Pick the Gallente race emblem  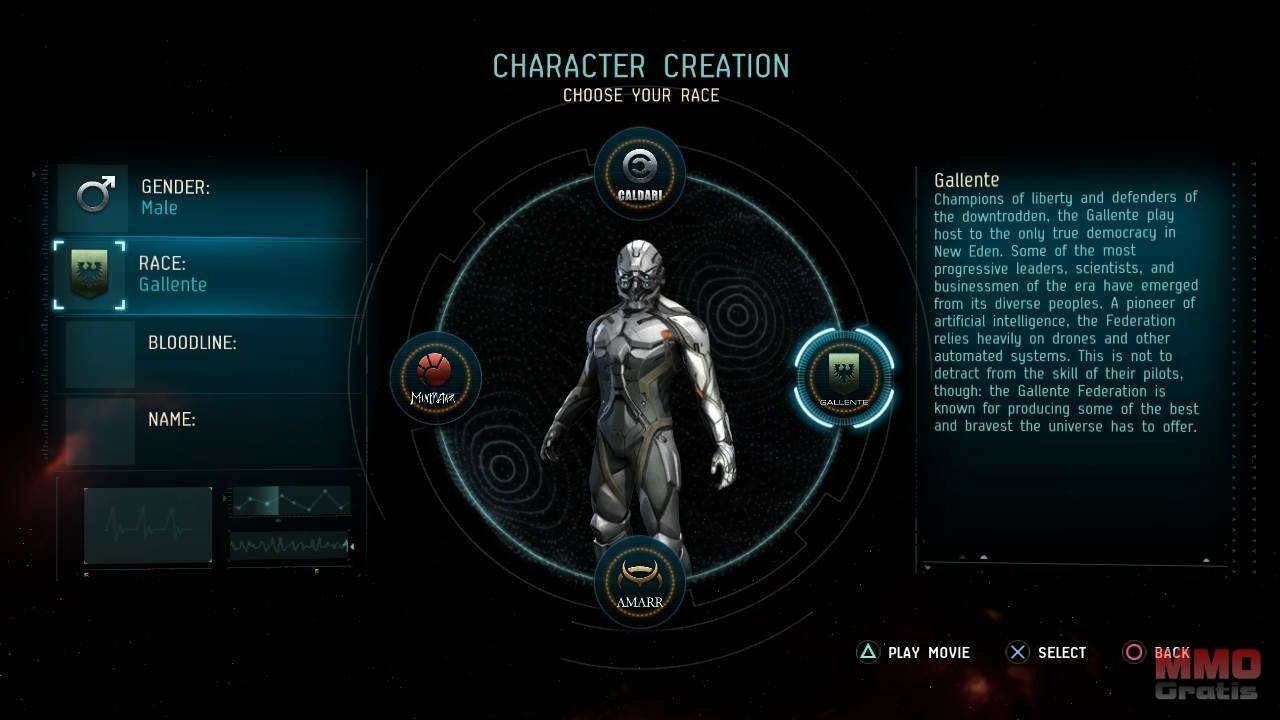click(x=844, y=378)
